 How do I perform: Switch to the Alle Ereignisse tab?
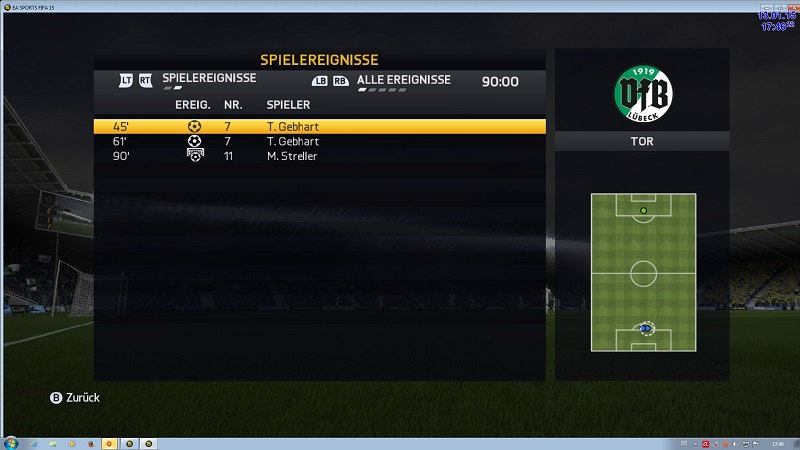click(x=403, y=80)
